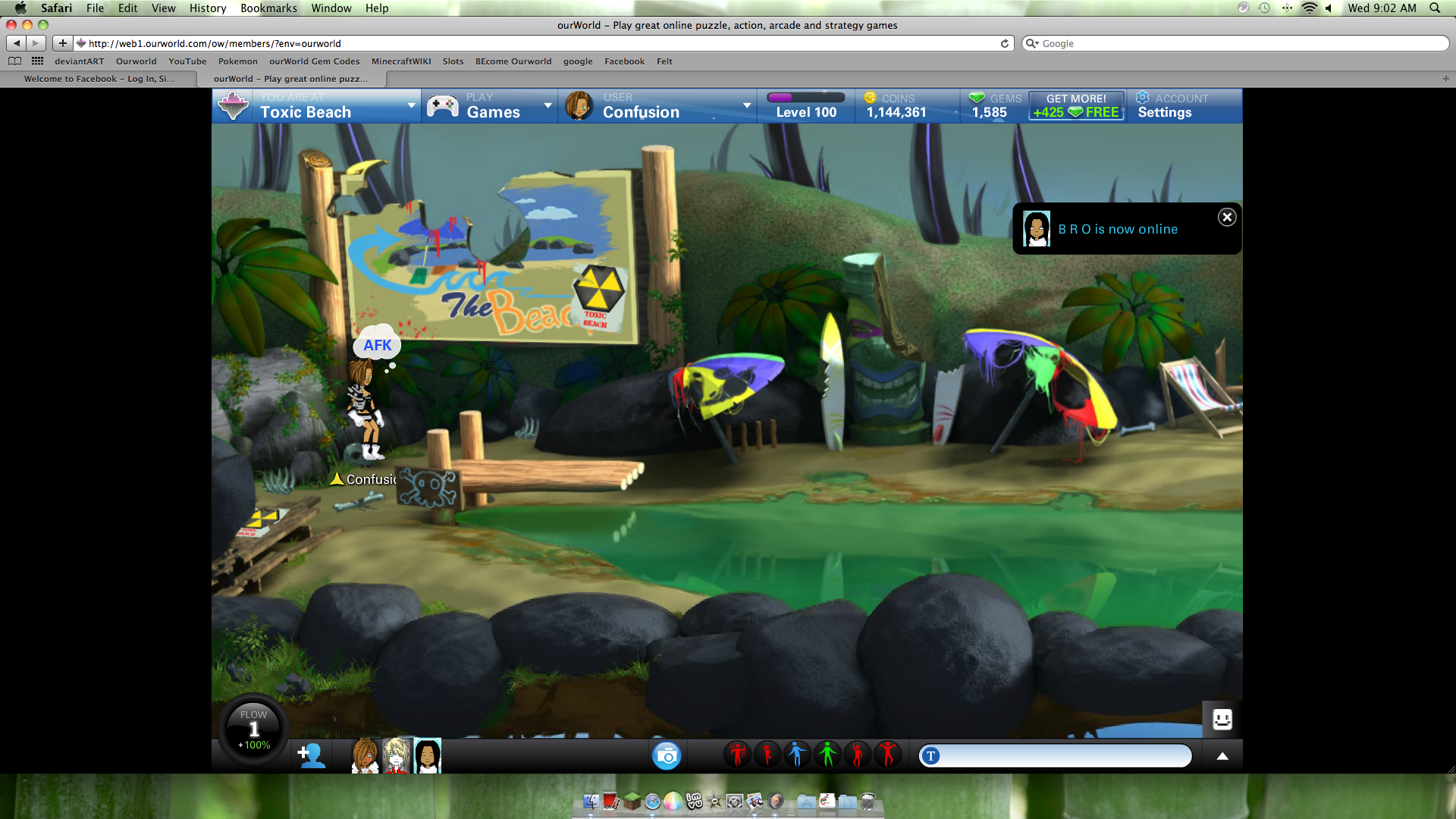
Task: Open the smiley face emoticon panel
Action: pyautogui.click(x=1222, y=719)
